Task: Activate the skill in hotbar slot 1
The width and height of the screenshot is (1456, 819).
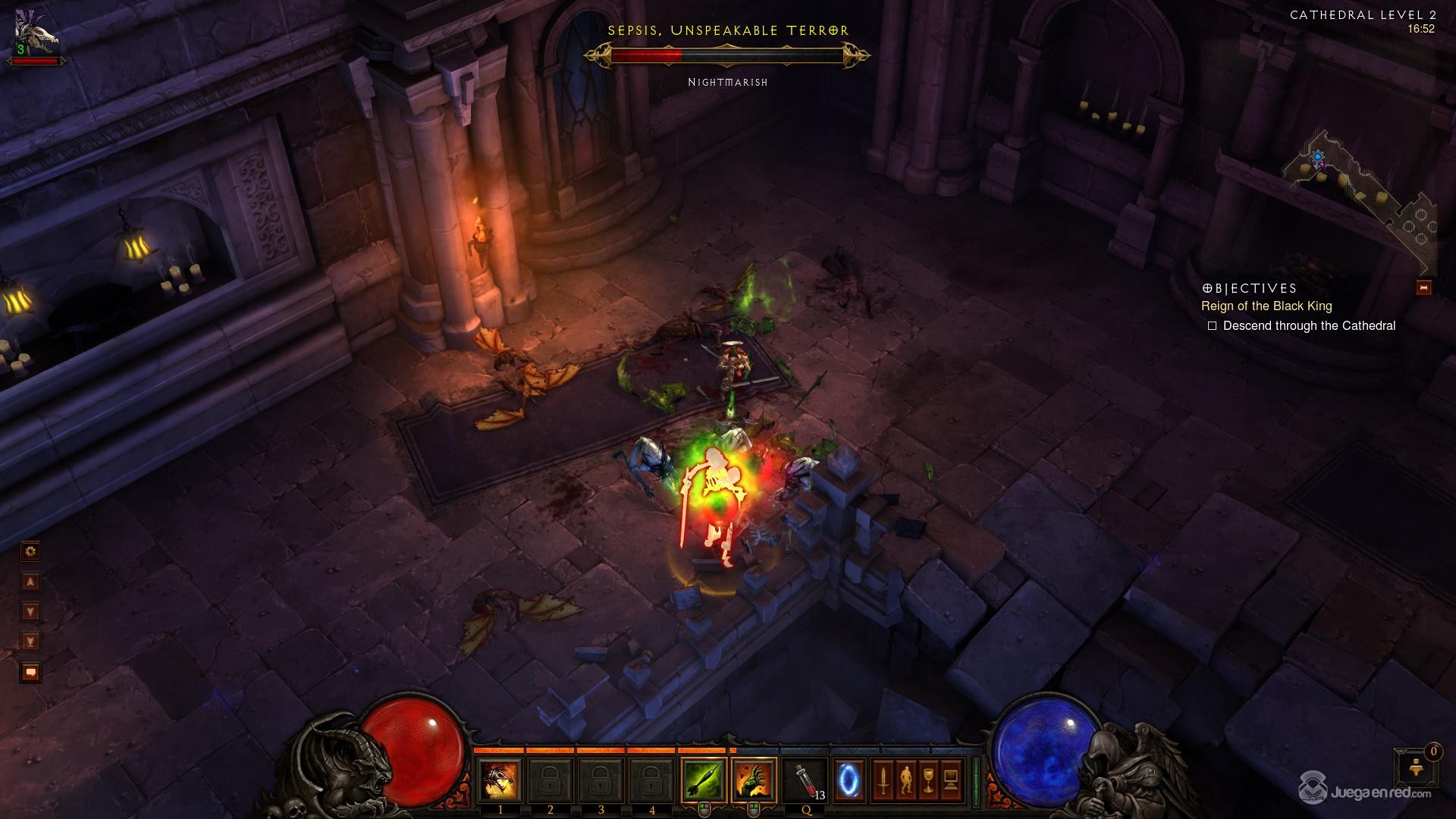Action: coord(500,780)
